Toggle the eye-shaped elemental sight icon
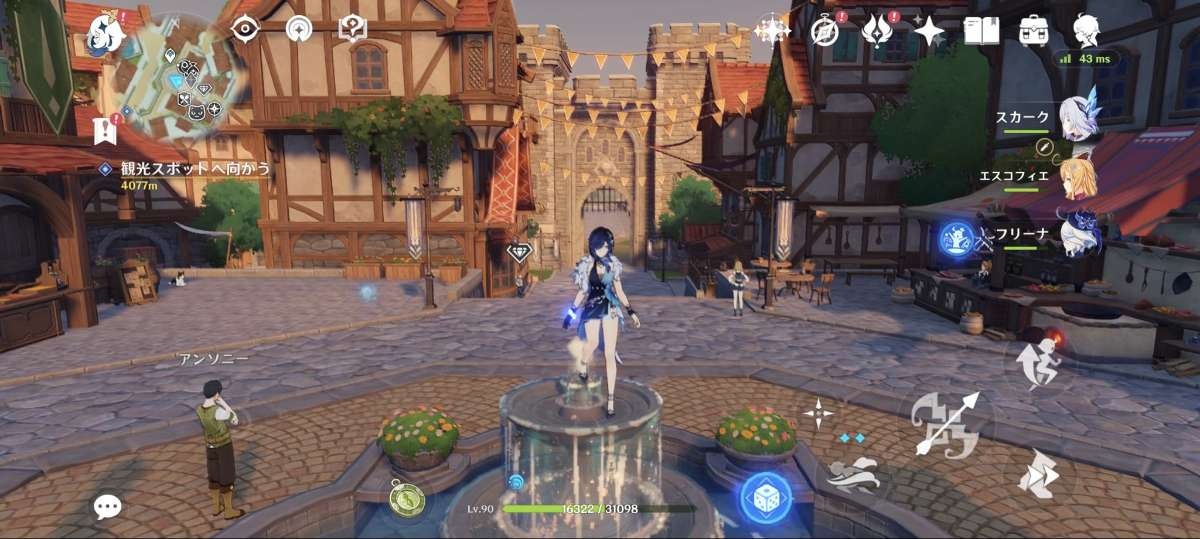This screenshot has height=539, width=1200. tap(245, 30)
